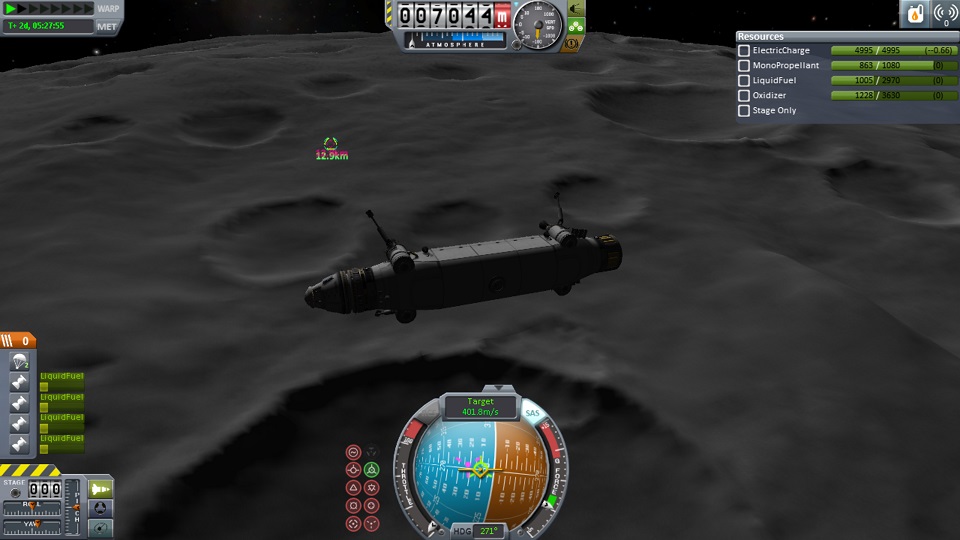
Task: Select the Oxidizer checkbox
Action: (x=744, y=96)
